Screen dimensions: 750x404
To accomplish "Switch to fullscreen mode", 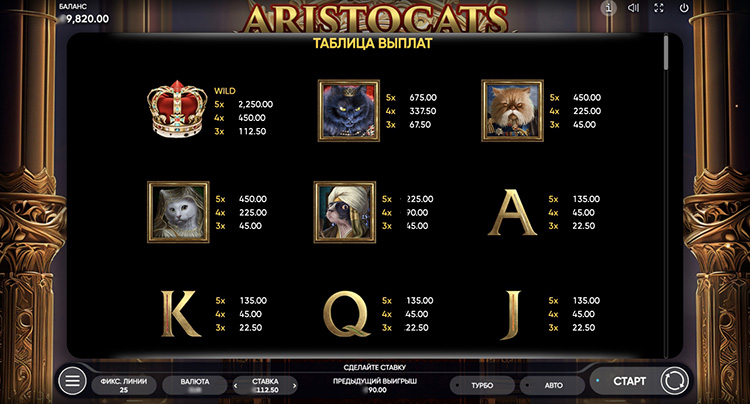I will pyautogui.click(x=659, y=8).
